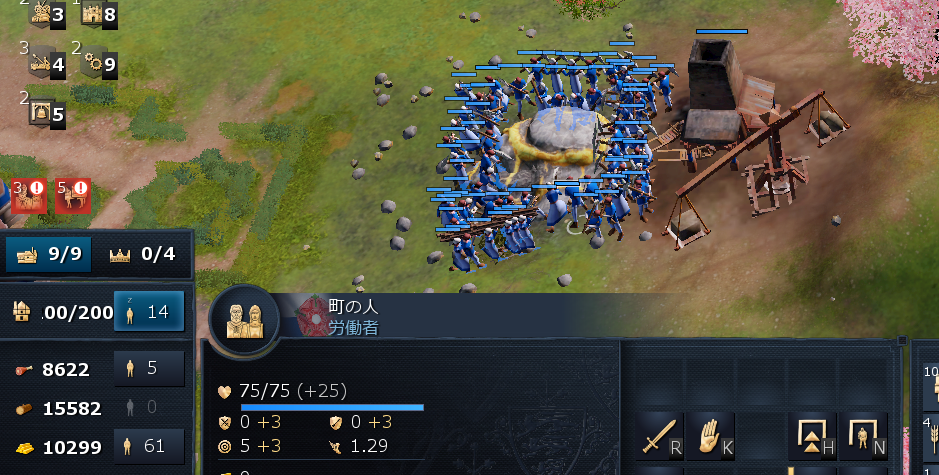Click the garrison villager command
The width and height of the screenshot is (939, 475).
click(x=863, y=435)
